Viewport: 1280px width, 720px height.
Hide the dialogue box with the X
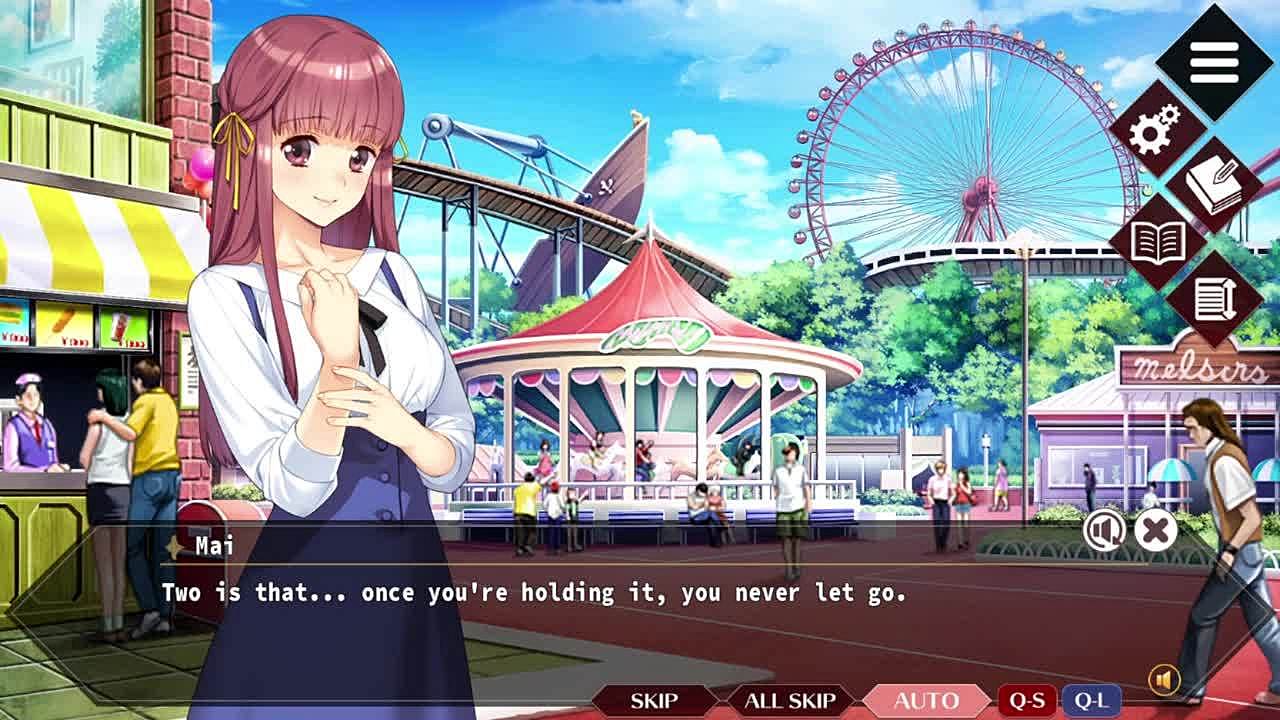1156,530
